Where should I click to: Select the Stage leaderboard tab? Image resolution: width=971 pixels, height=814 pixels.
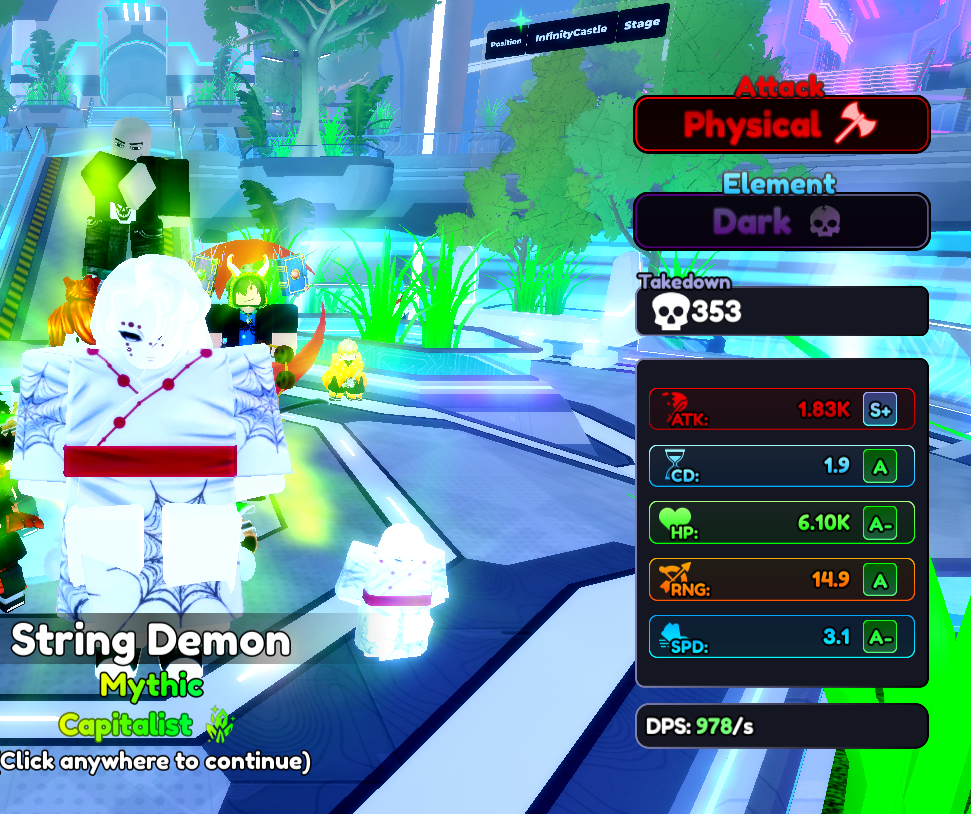(x=640, y=25)
